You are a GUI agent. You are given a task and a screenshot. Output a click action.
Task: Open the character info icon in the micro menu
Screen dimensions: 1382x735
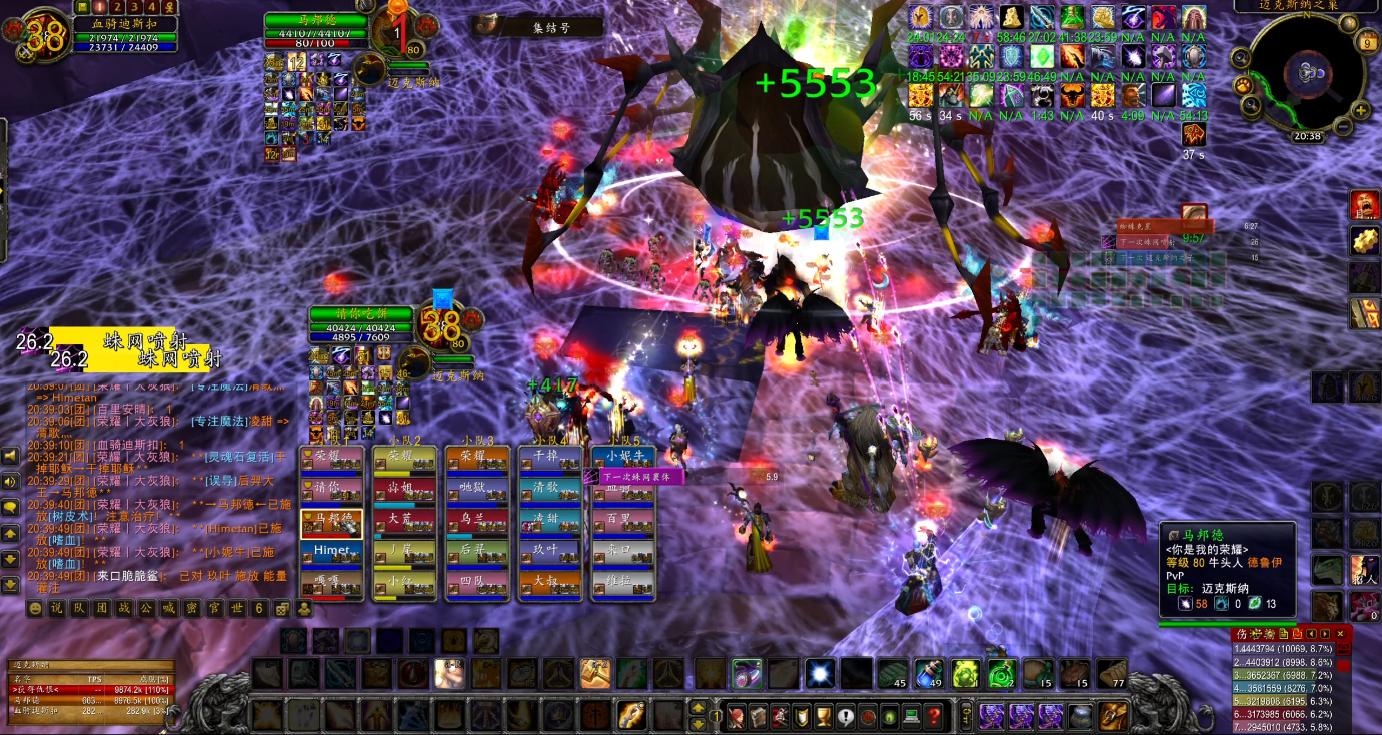click(736, 714)
